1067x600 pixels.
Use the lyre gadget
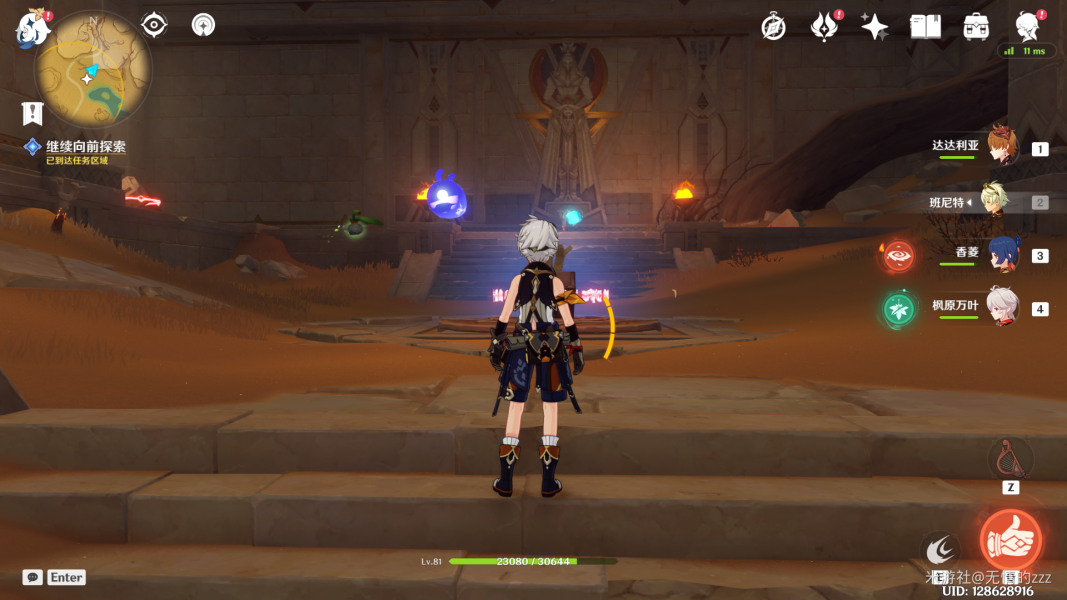pyautogui.click(x=1010, y=458)
